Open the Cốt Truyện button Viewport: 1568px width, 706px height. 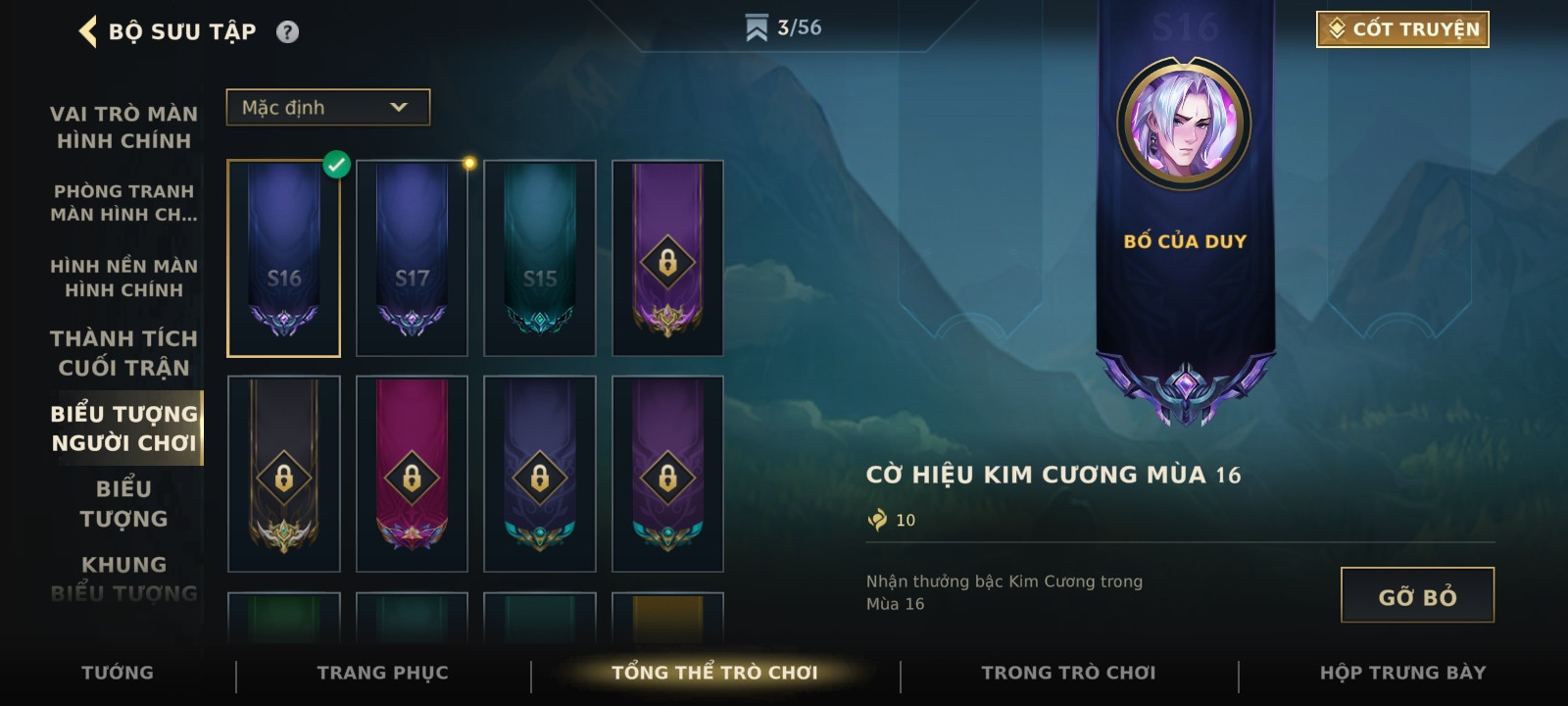[1402, 29]
